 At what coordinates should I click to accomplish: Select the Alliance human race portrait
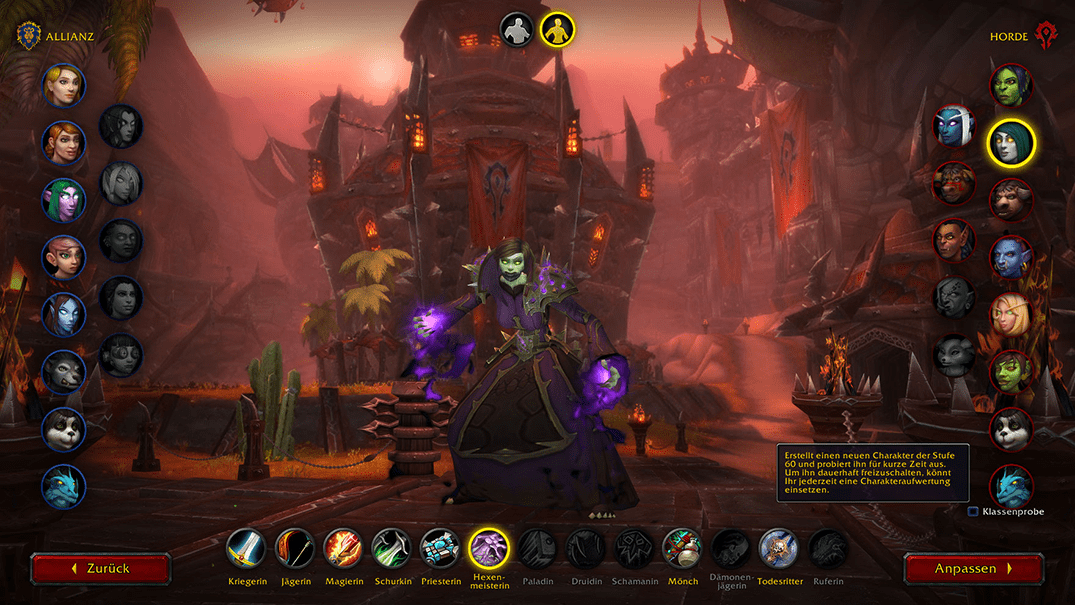63,85
